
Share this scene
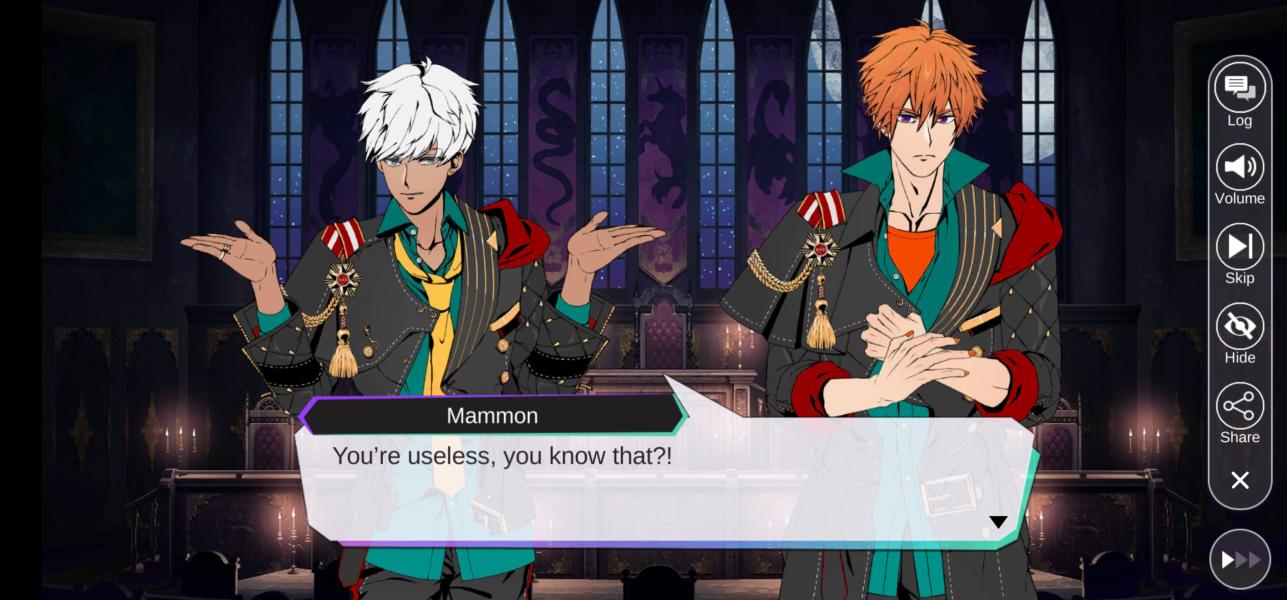(x=1239, y=406)
